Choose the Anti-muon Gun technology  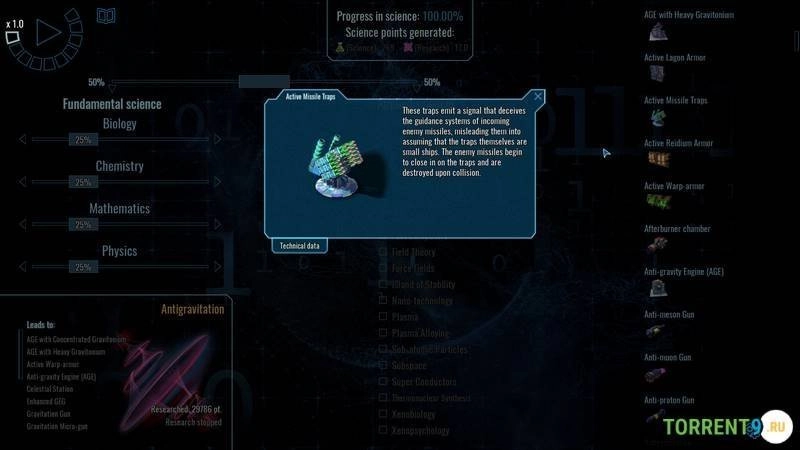point(668,357)
